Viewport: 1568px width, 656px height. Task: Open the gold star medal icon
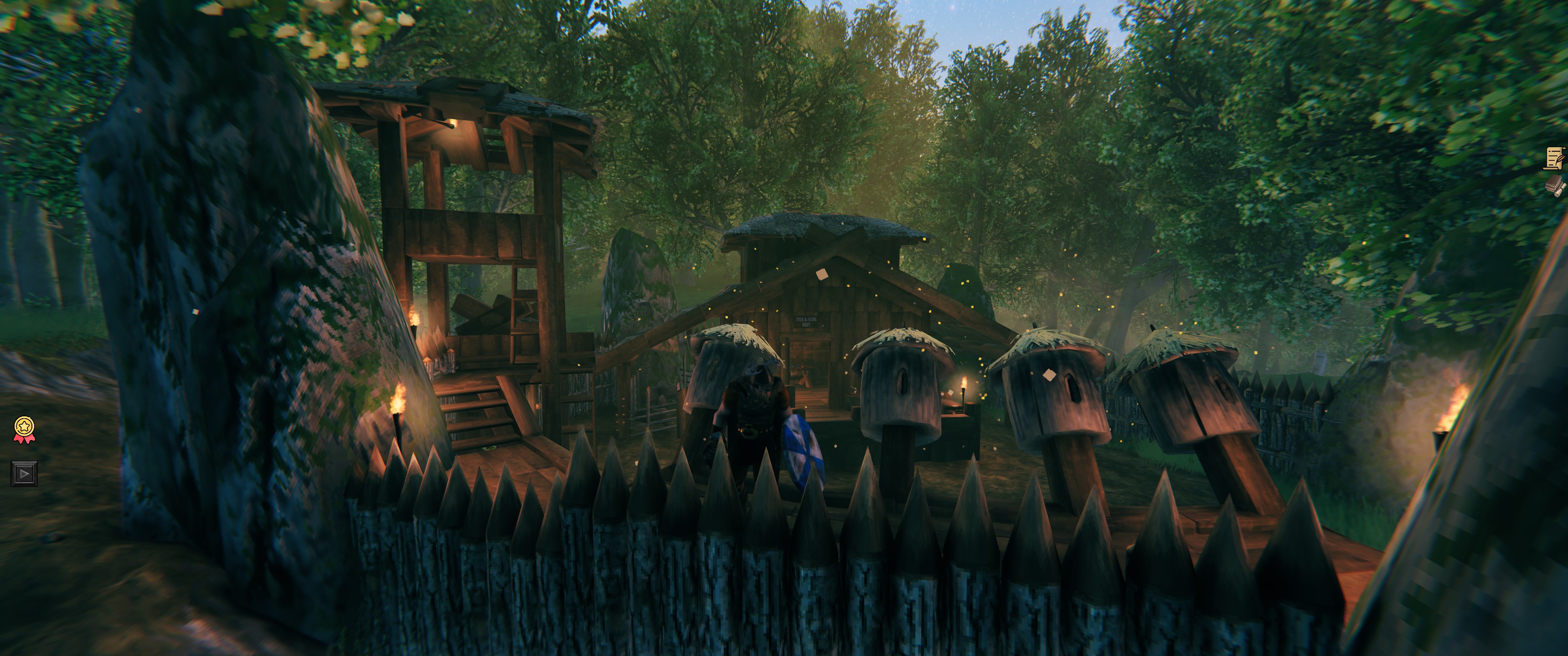pyautogui.click(x=24, y=429)
